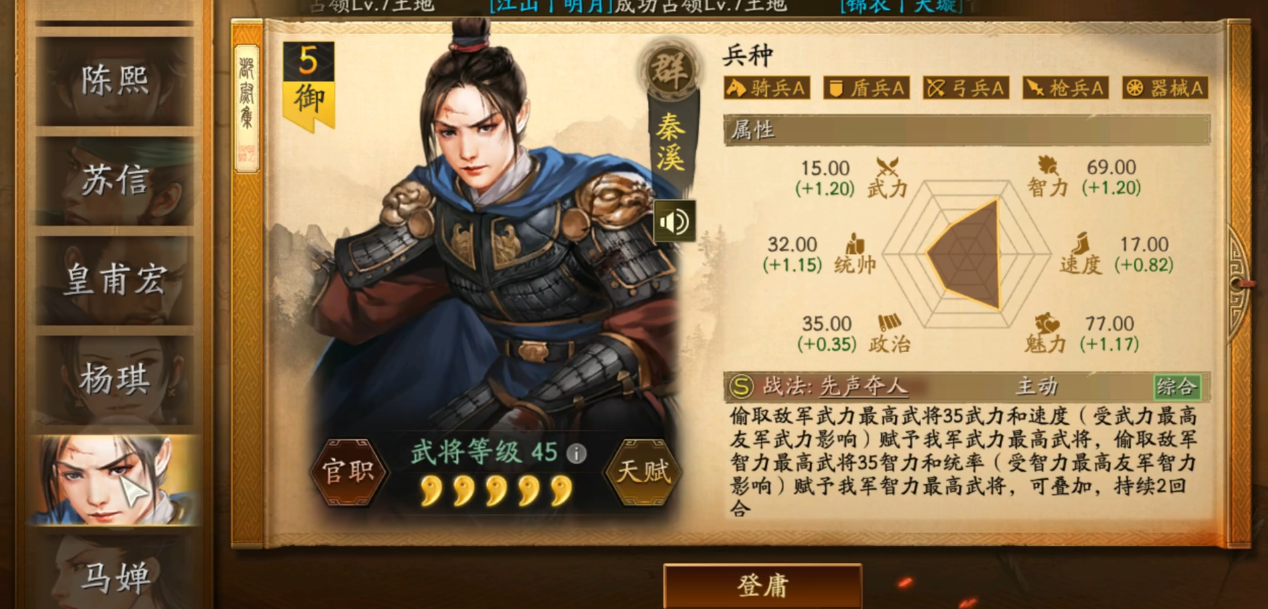This screenshot has height=609, width=1268.
Task: Choose 苏信 in the general list
Action: click(x=114, y=180)
